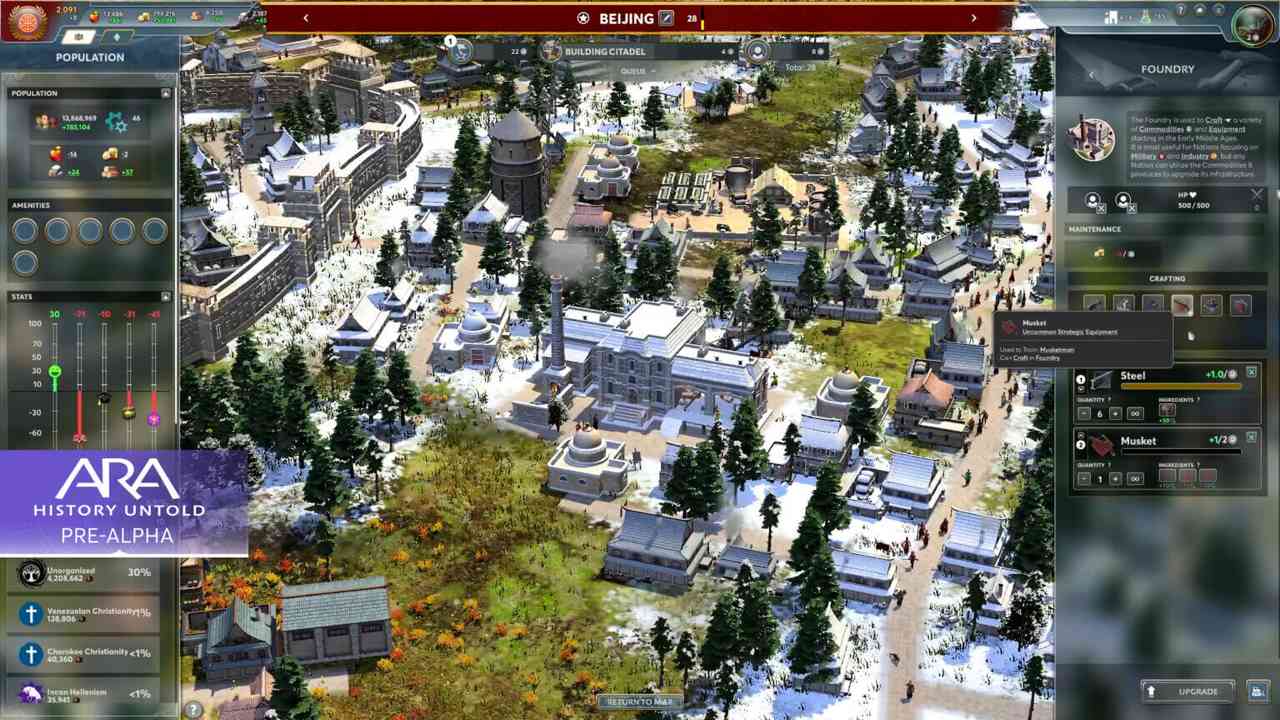Increase Steel quantity with the plus stepper
Image resolution: width=1280 pixels, height=720 pixels.
click(1115, 414)
